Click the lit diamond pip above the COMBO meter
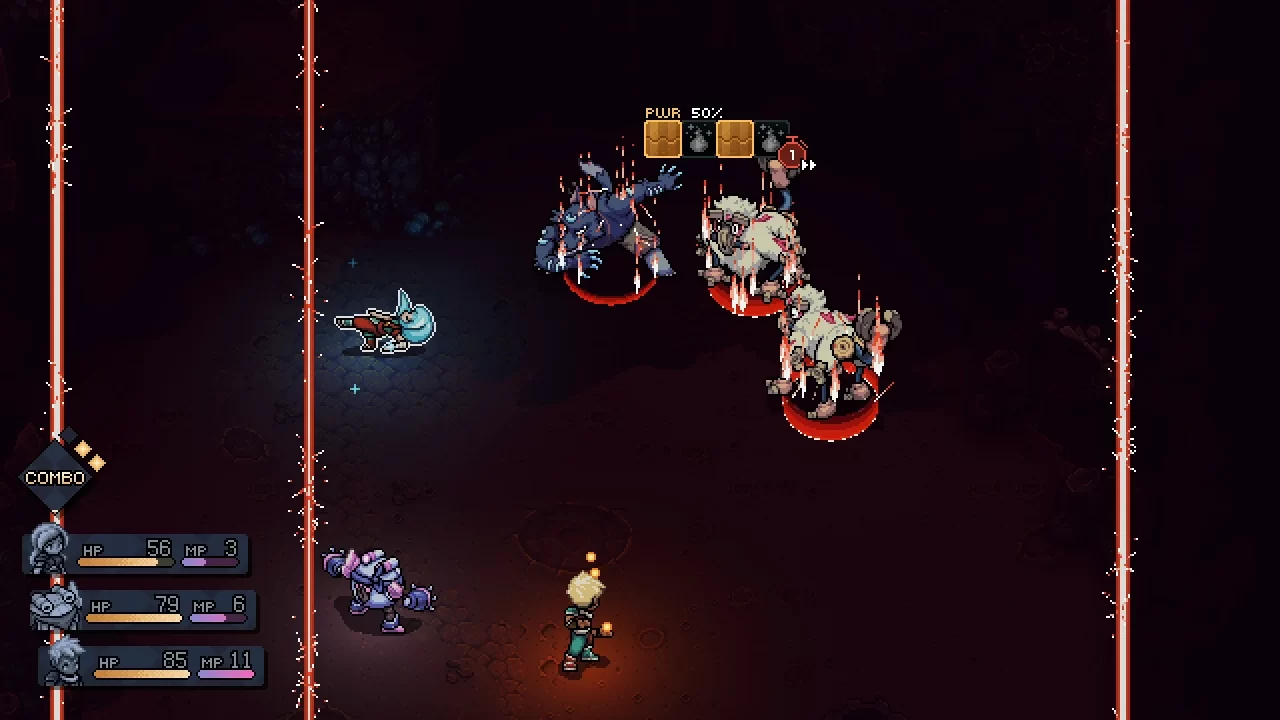1280x720 pixels. pyautogui.click(x=82, y=450)
